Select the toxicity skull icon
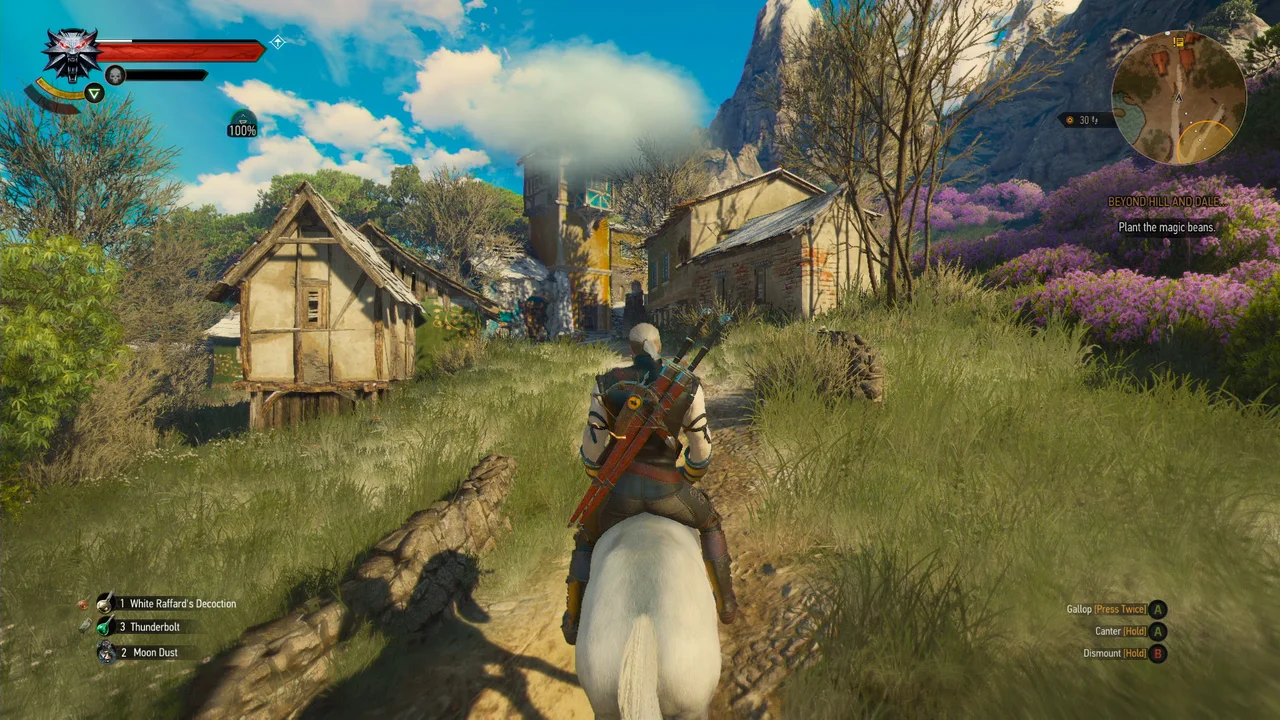The image size is (1280, 720). 115,74
